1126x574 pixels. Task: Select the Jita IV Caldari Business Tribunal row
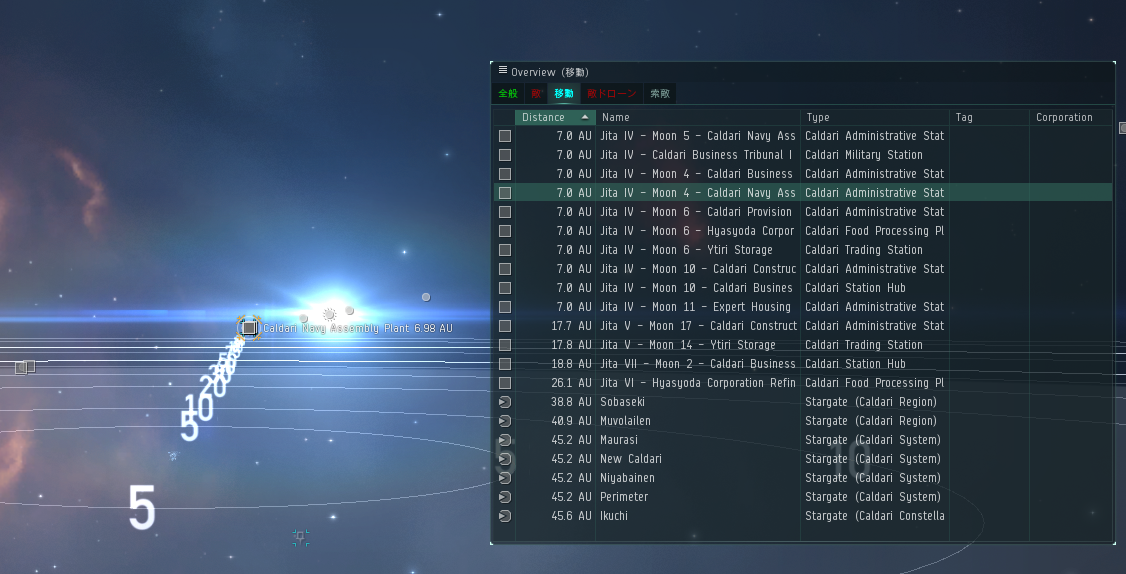(x=697, y=155)
